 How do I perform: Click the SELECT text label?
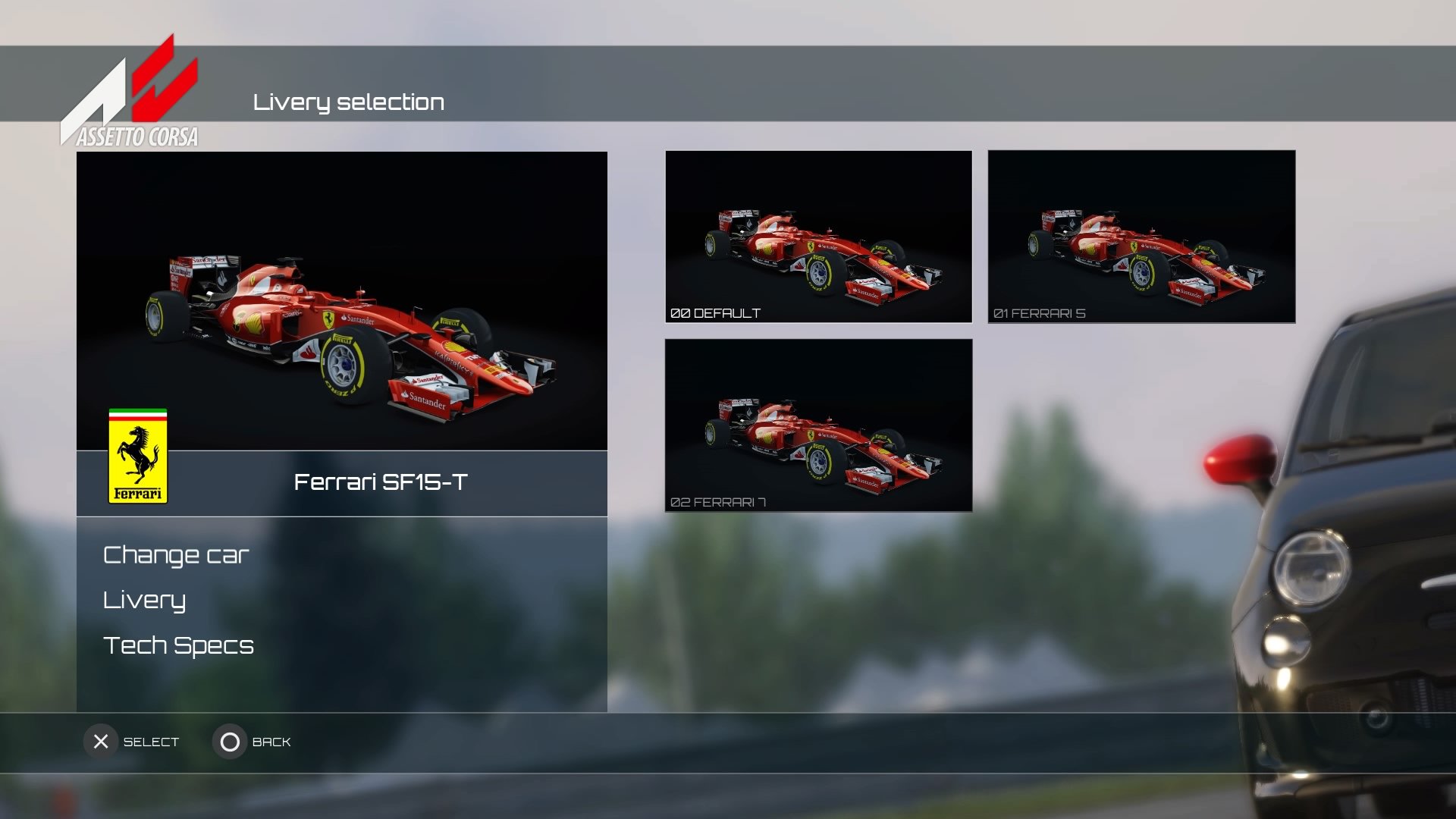point(149,742)
